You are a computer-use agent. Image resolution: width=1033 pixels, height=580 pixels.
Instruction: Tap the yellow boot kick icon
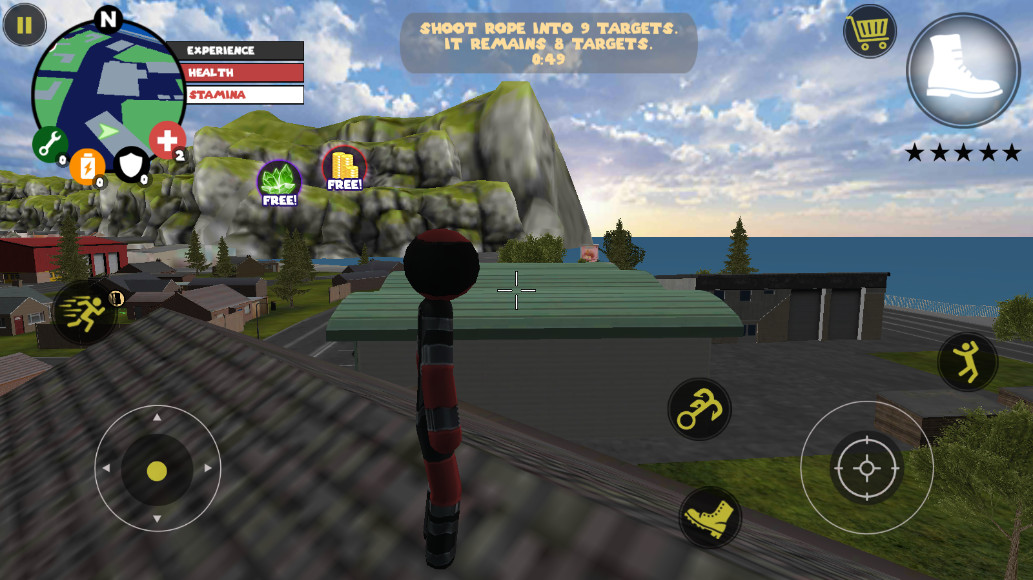pos(710,518)
